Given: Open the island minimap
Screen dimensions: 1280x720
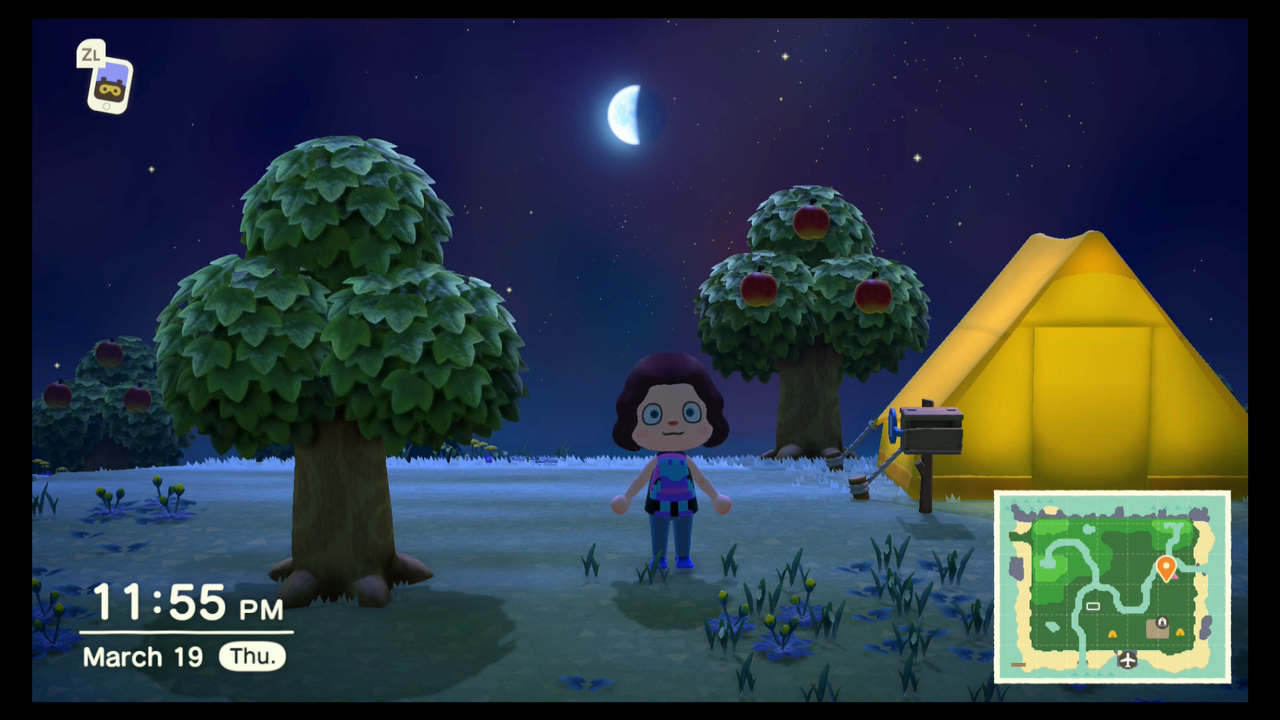Looking at the screenshot, I should click(1112, 586).
